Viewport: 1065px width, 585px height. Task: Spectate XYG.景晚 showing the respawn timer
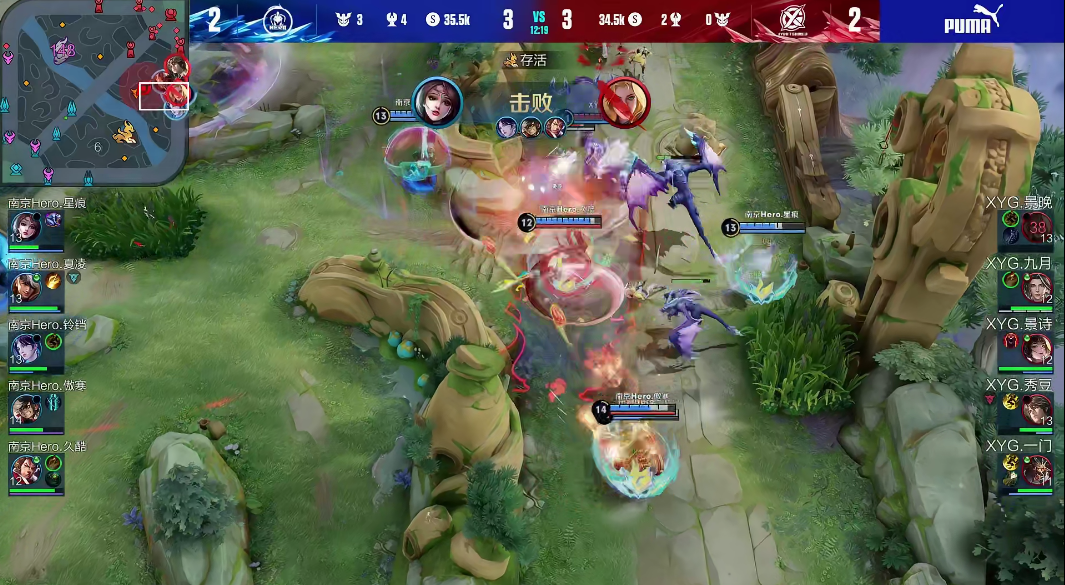click(x=1036, y=229)
